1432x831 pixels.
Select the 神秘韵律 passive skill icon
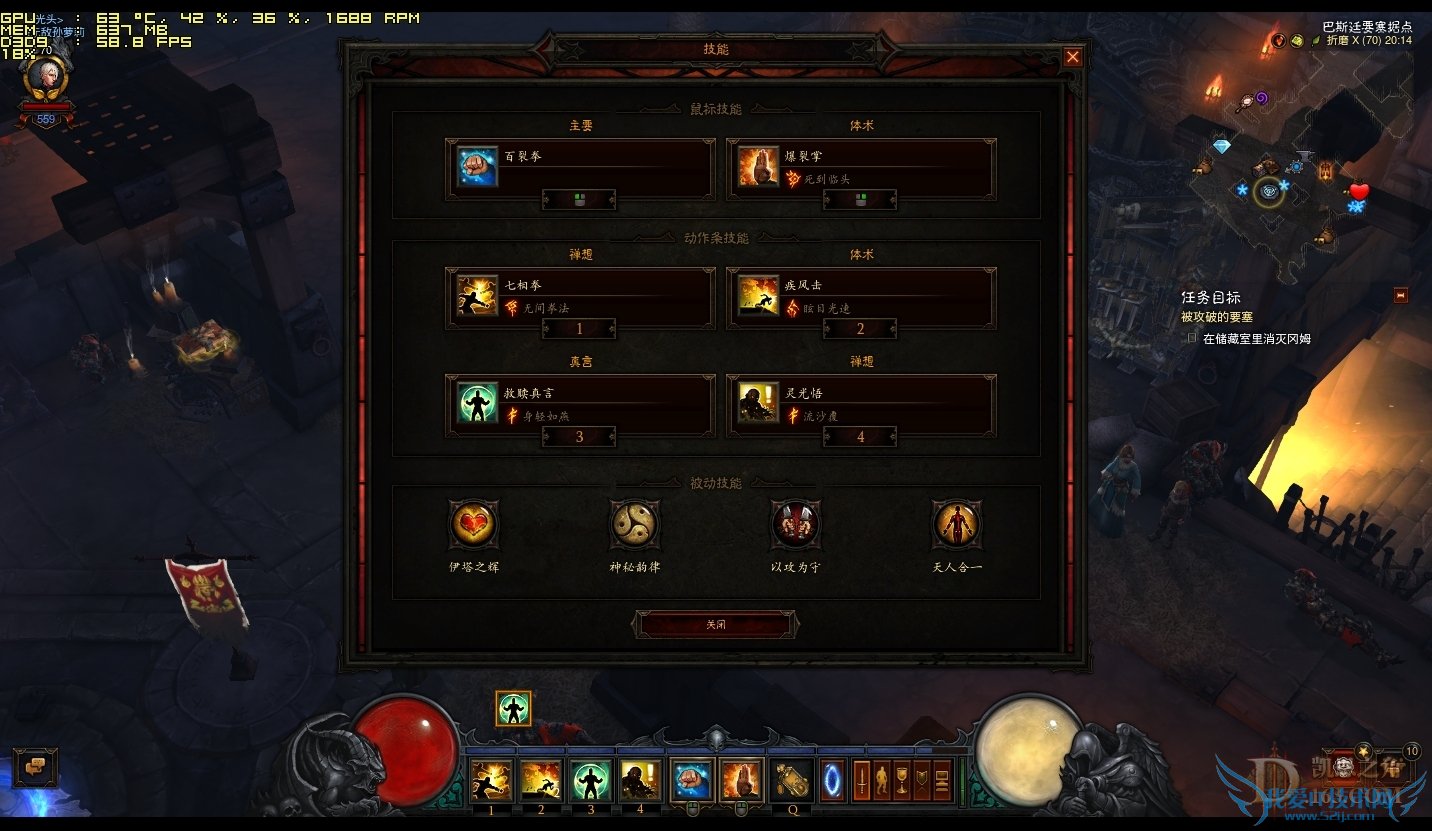click(x=635, y=524)
